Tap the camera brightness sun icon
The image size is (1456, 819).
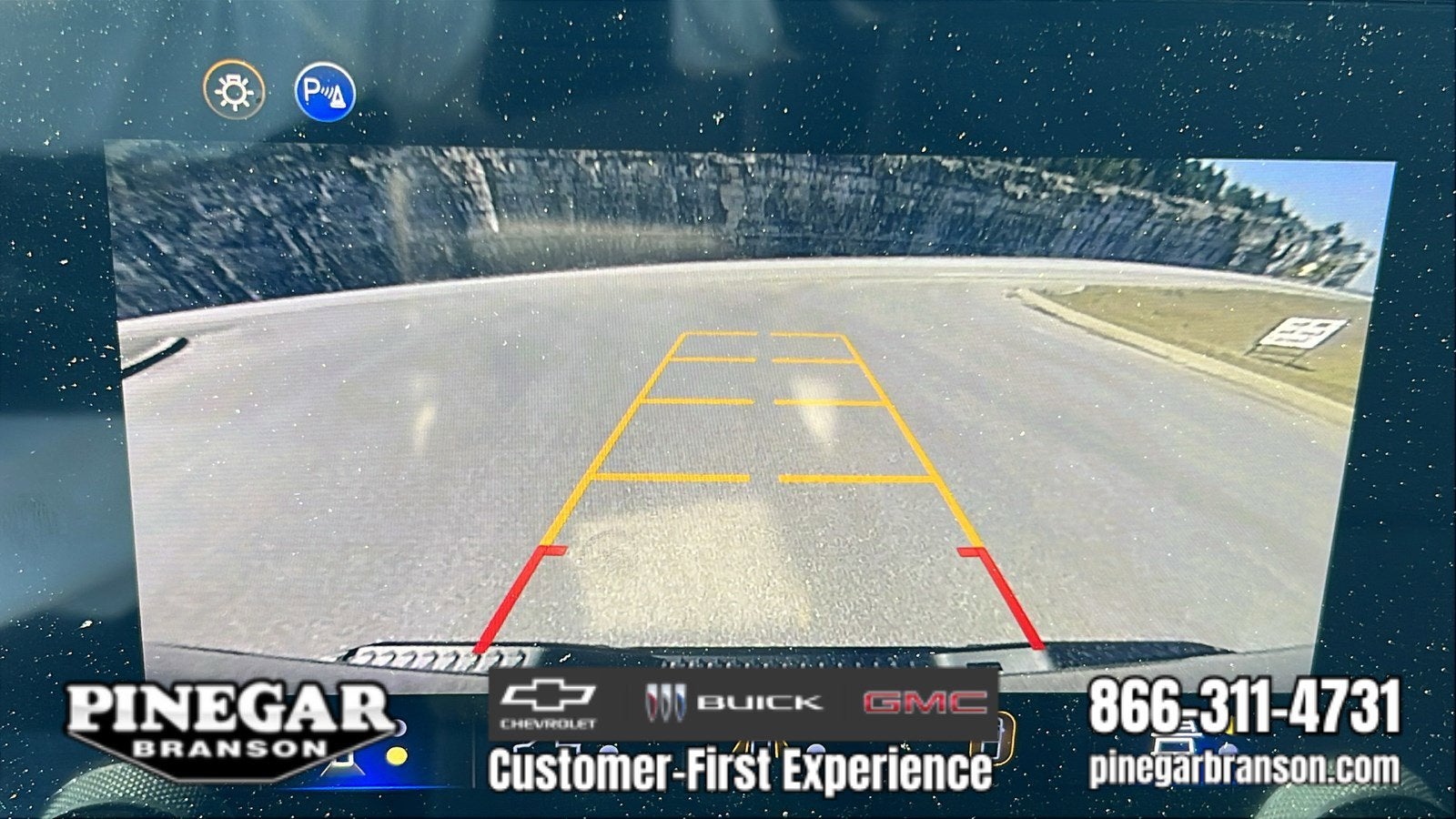234,91
